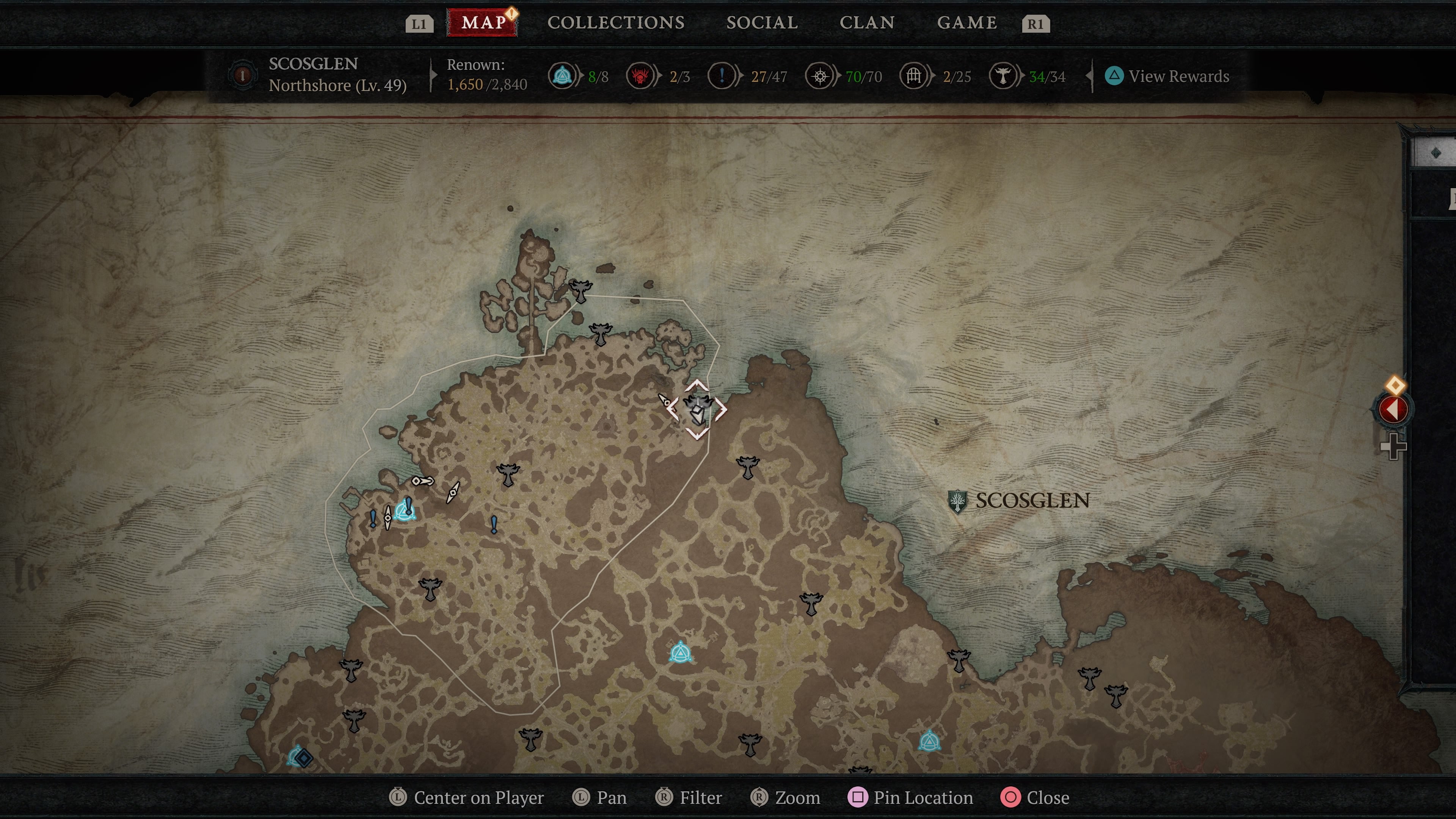Image resolution: width=1456 pixels, height=819 pixels.
Task: Click the Altars of Lilith icon showing 2/3
Action: (640, 76)
